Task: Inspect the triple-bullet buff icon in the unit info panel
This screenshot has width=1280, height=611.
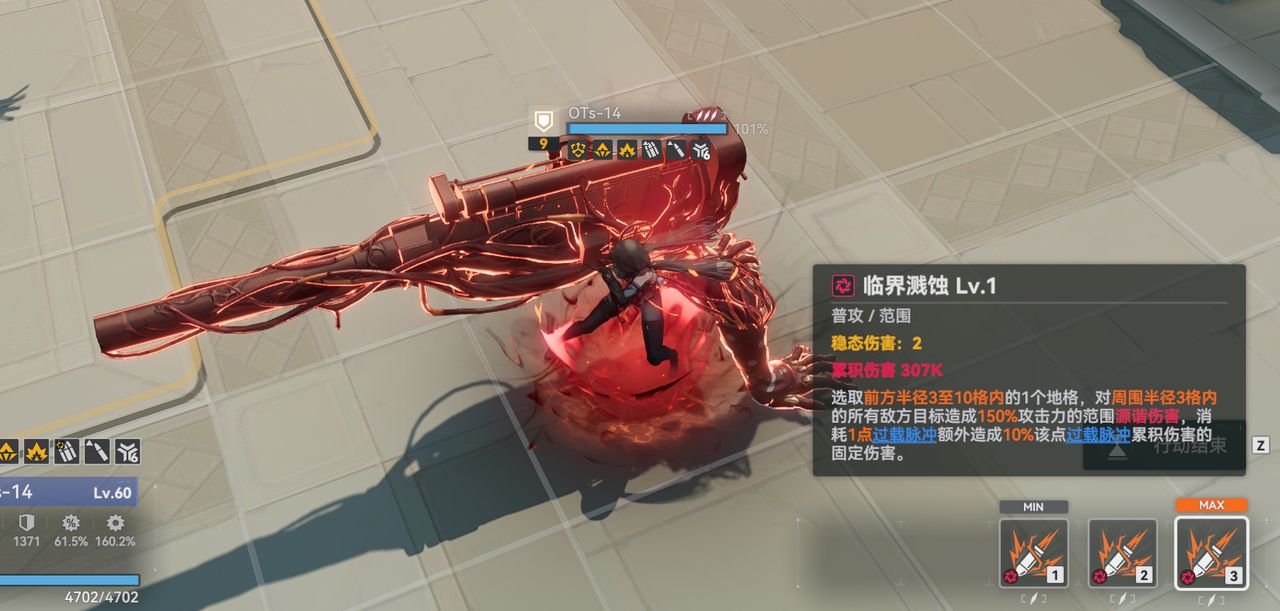Action: (x=68, y=451)
